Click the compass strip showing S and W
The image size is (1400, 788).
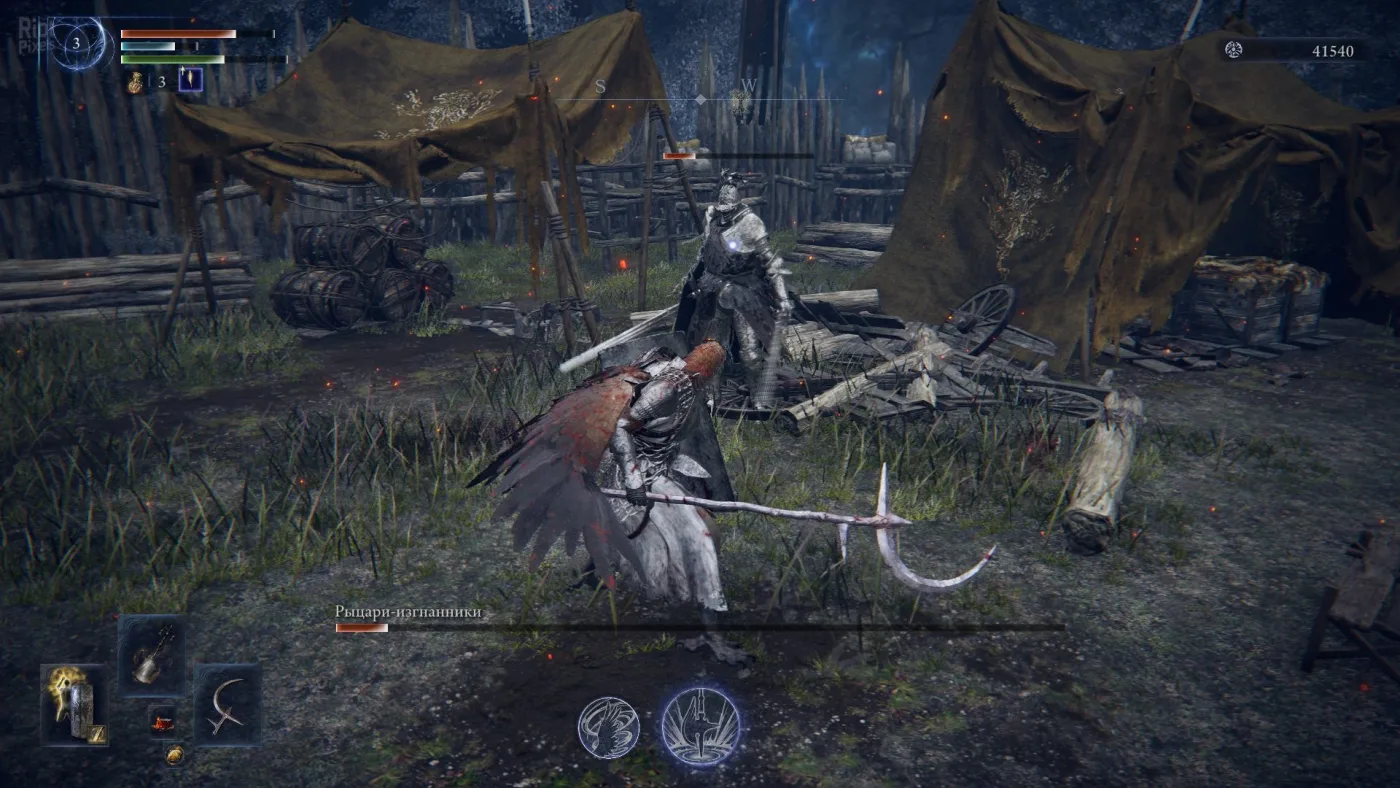pos(698,99)
